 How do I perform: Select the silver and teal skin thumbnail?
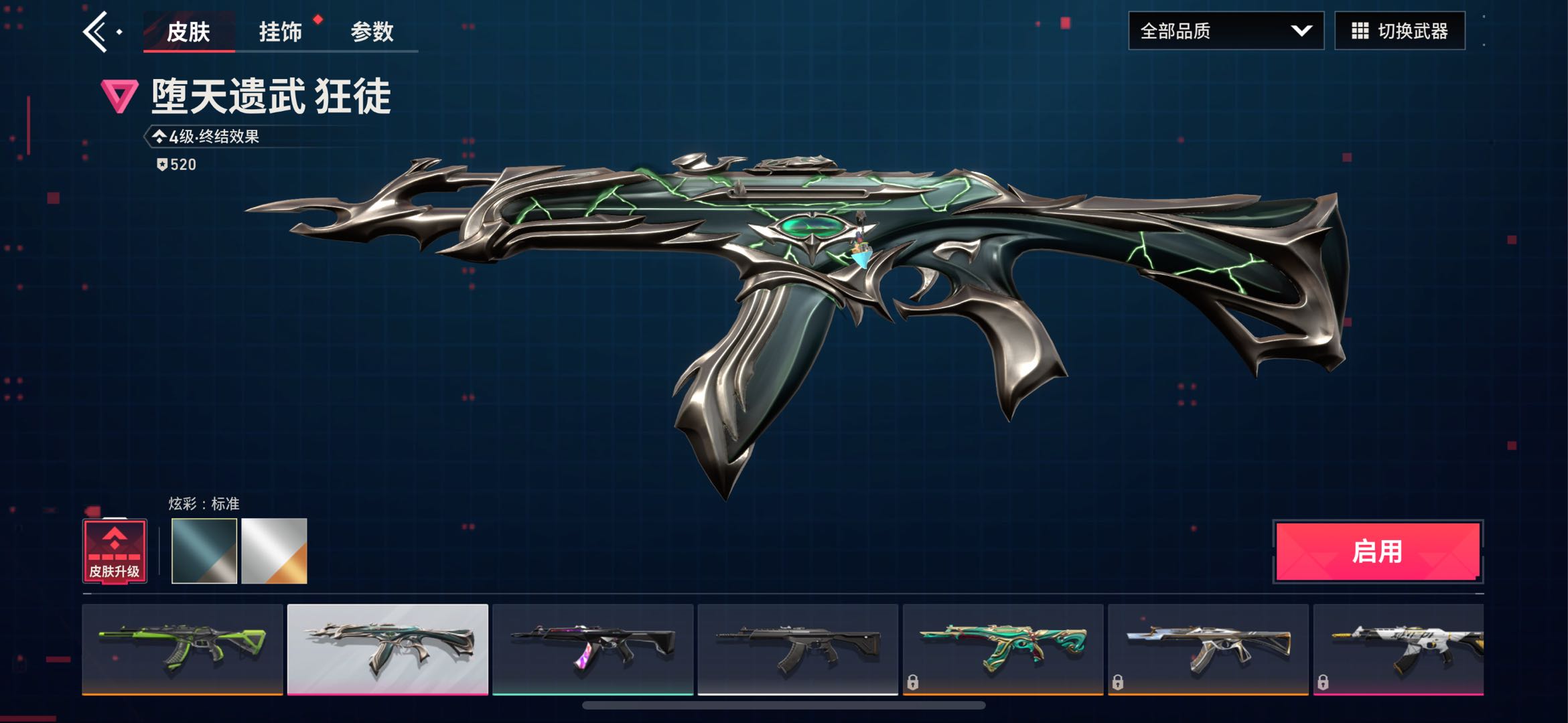tap(388, 649)
